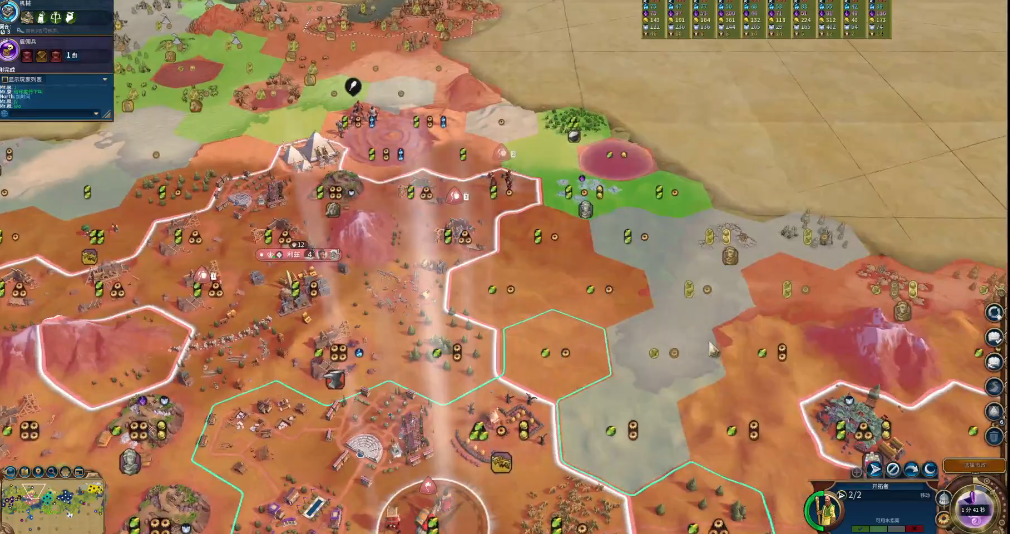Click the settler move-to action button

coord(874,469)
